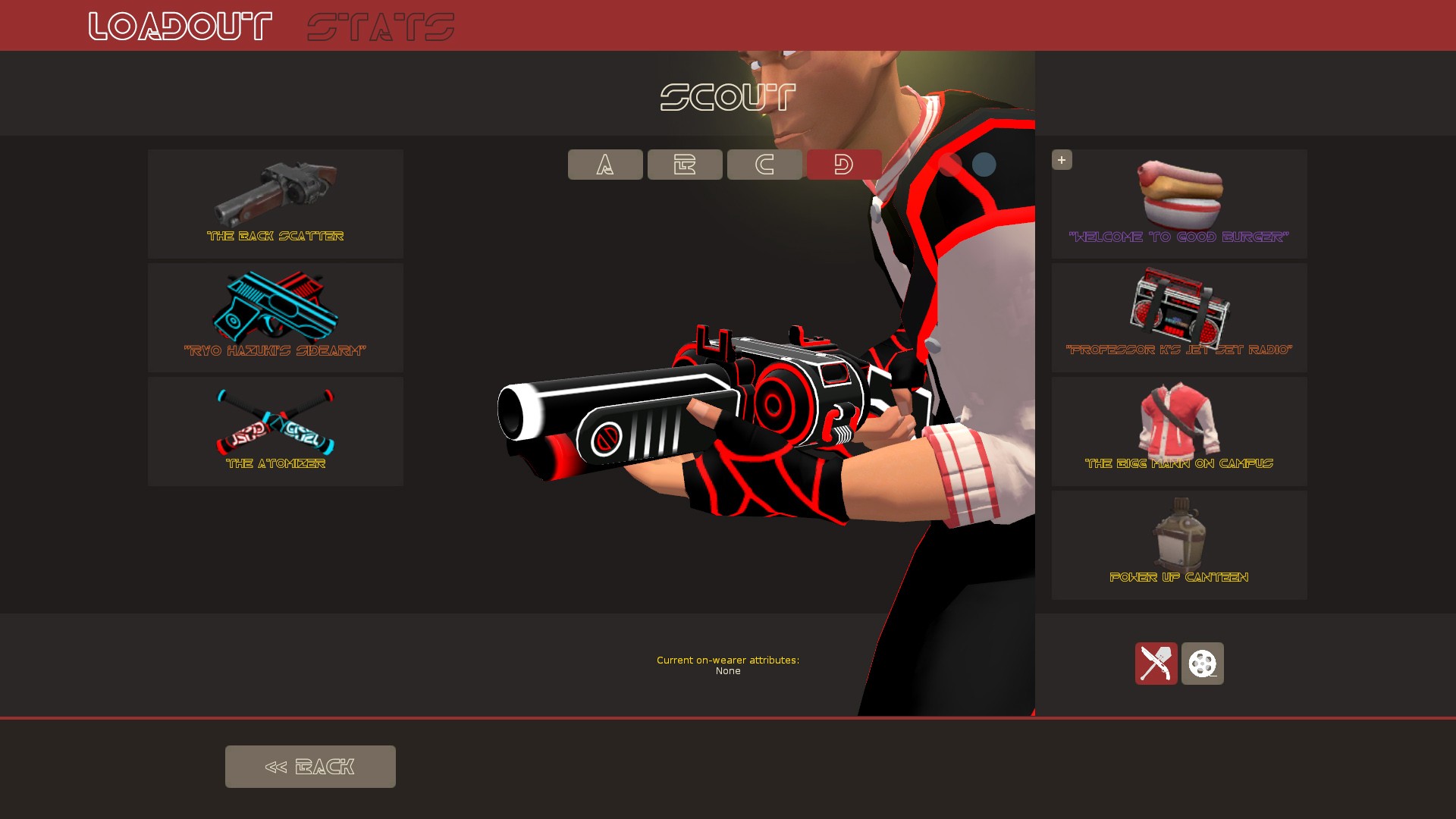Select loadout preset B
Screen dimensions: 1456x819
(684, 165)
